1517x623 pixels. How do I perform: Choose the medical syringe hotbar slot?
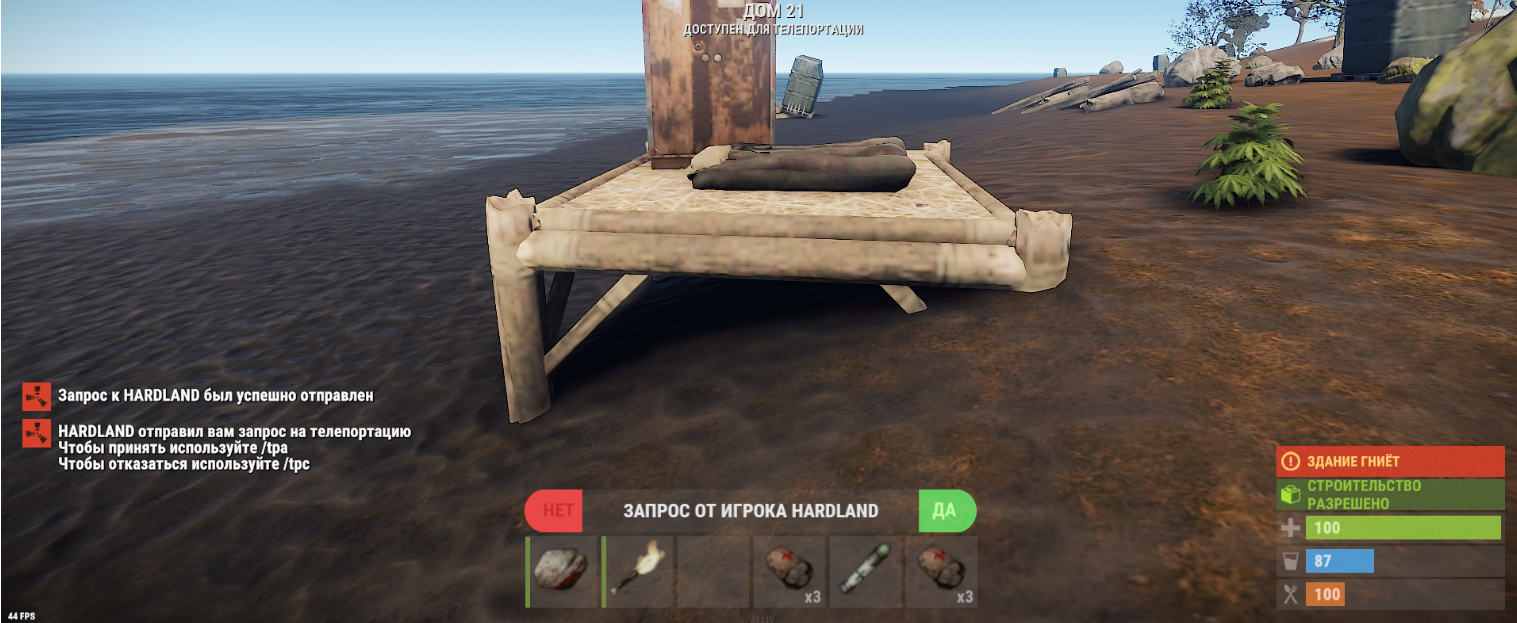click(866, 572)
